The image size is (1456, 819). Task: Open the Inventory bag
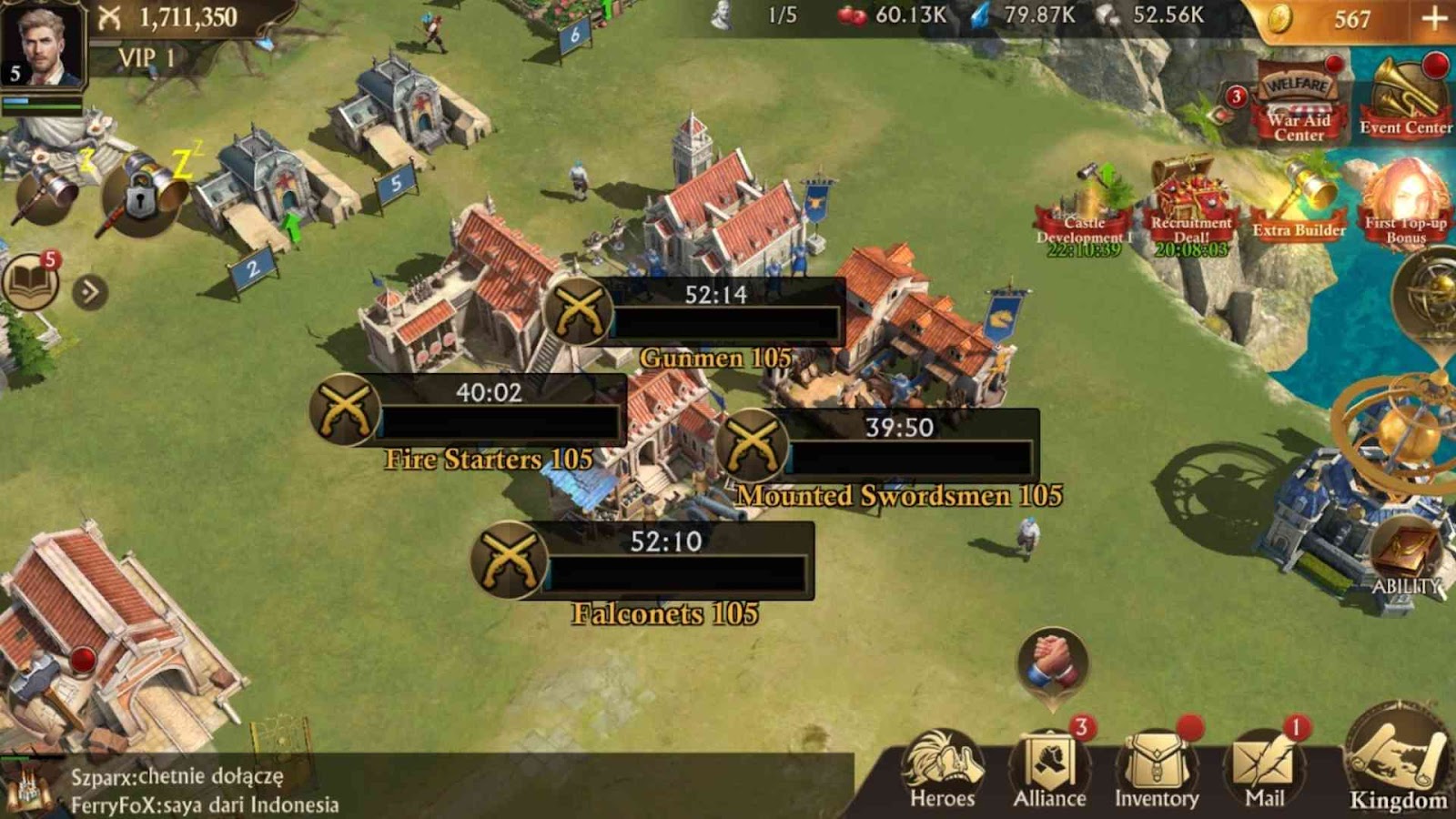pos(1157,770)
